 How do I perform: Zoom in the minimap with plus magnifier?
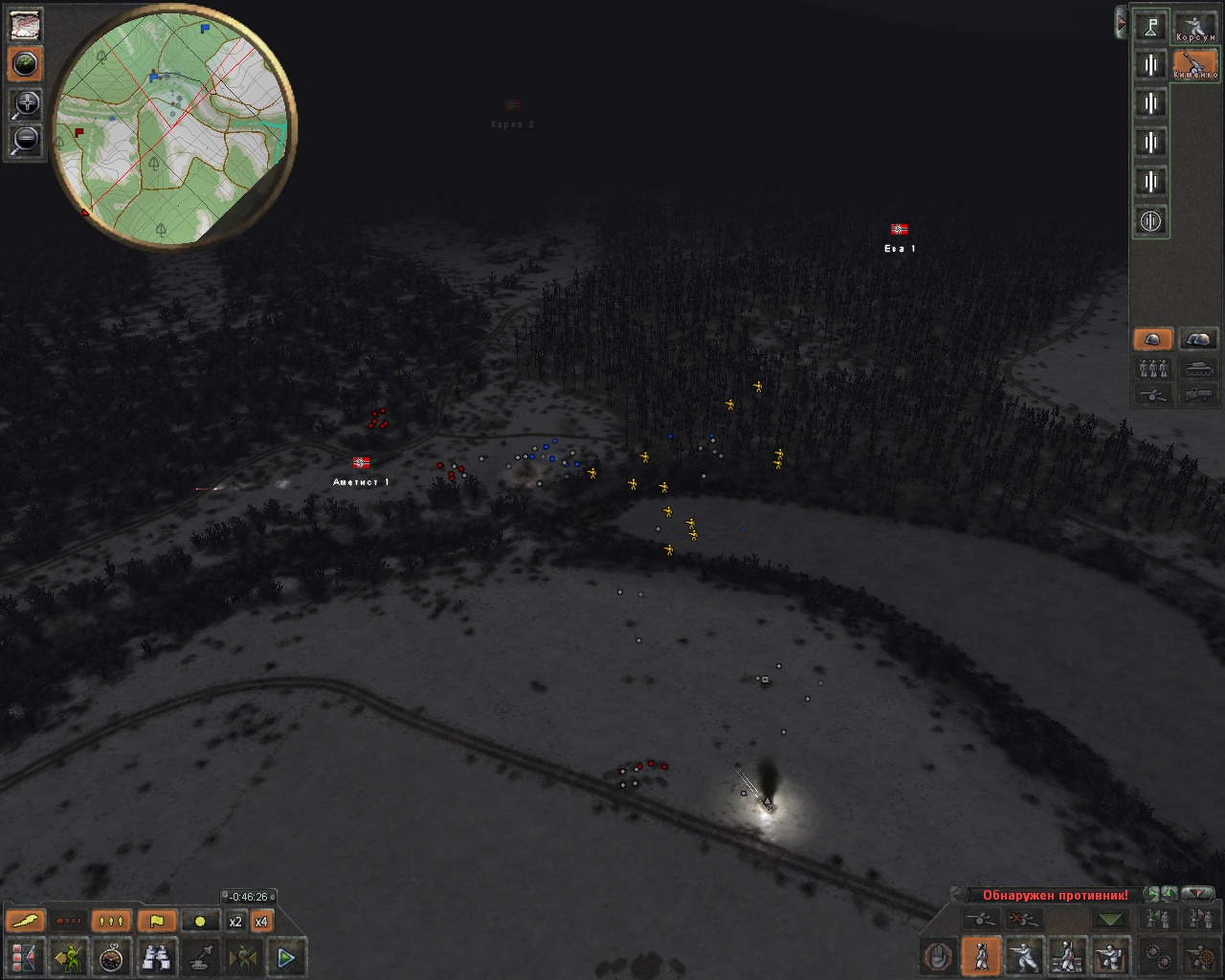tap(26, 104)
